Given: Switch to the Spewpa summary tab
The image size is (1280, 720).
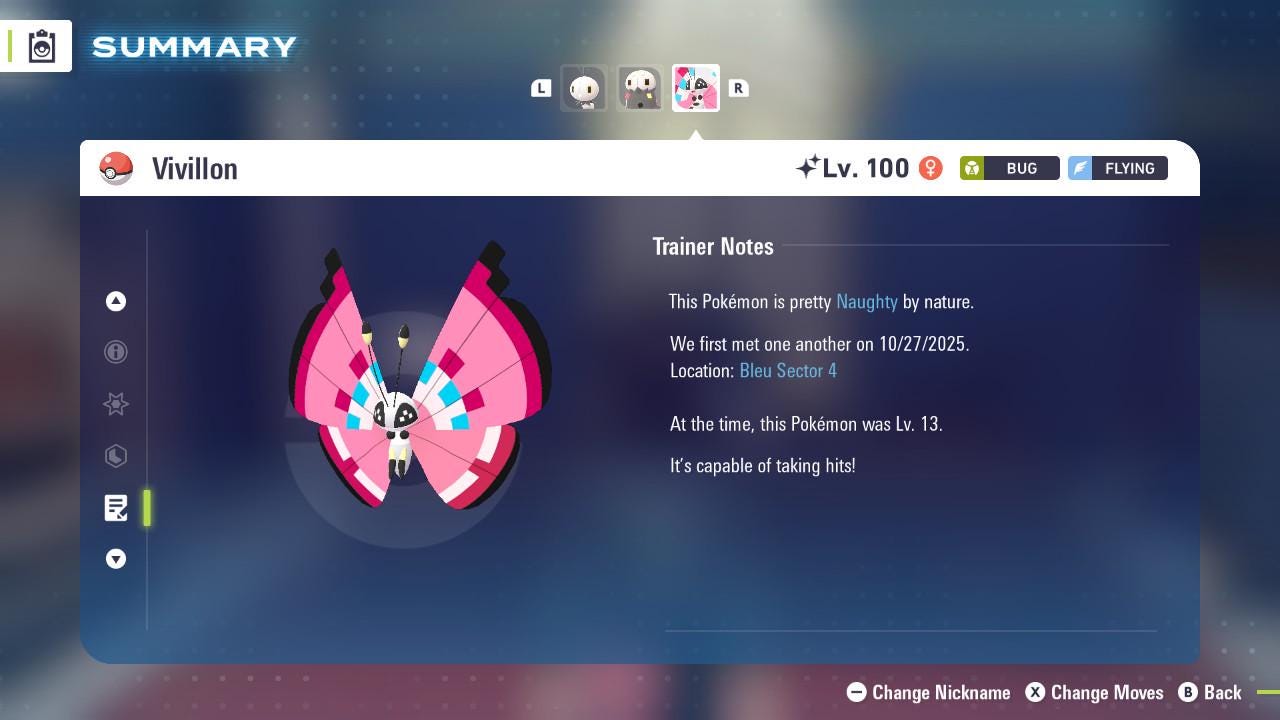Looking at the screenshot, I should pyautogui.click(x=640, y=88).
